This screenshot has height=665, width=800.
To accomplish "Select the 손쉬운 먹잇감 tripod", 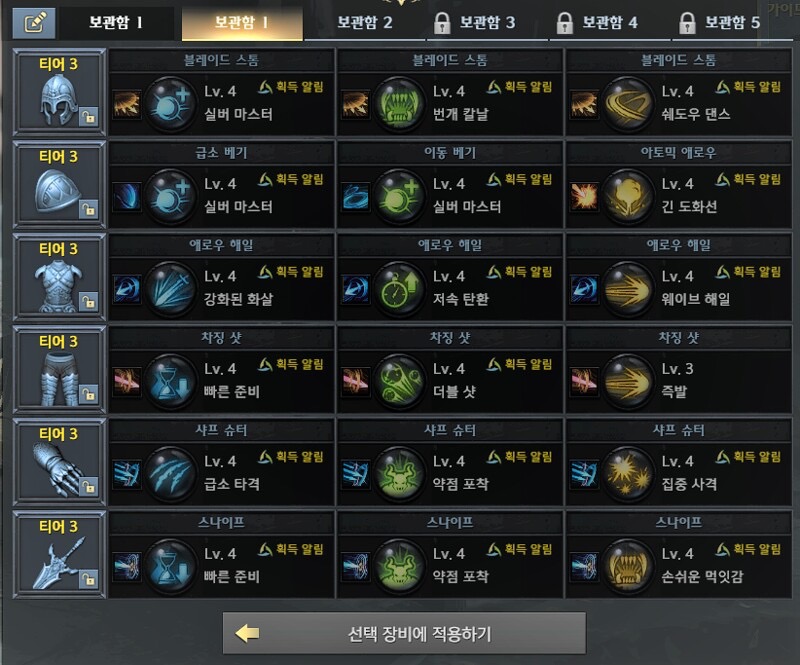I will [679, 566].
